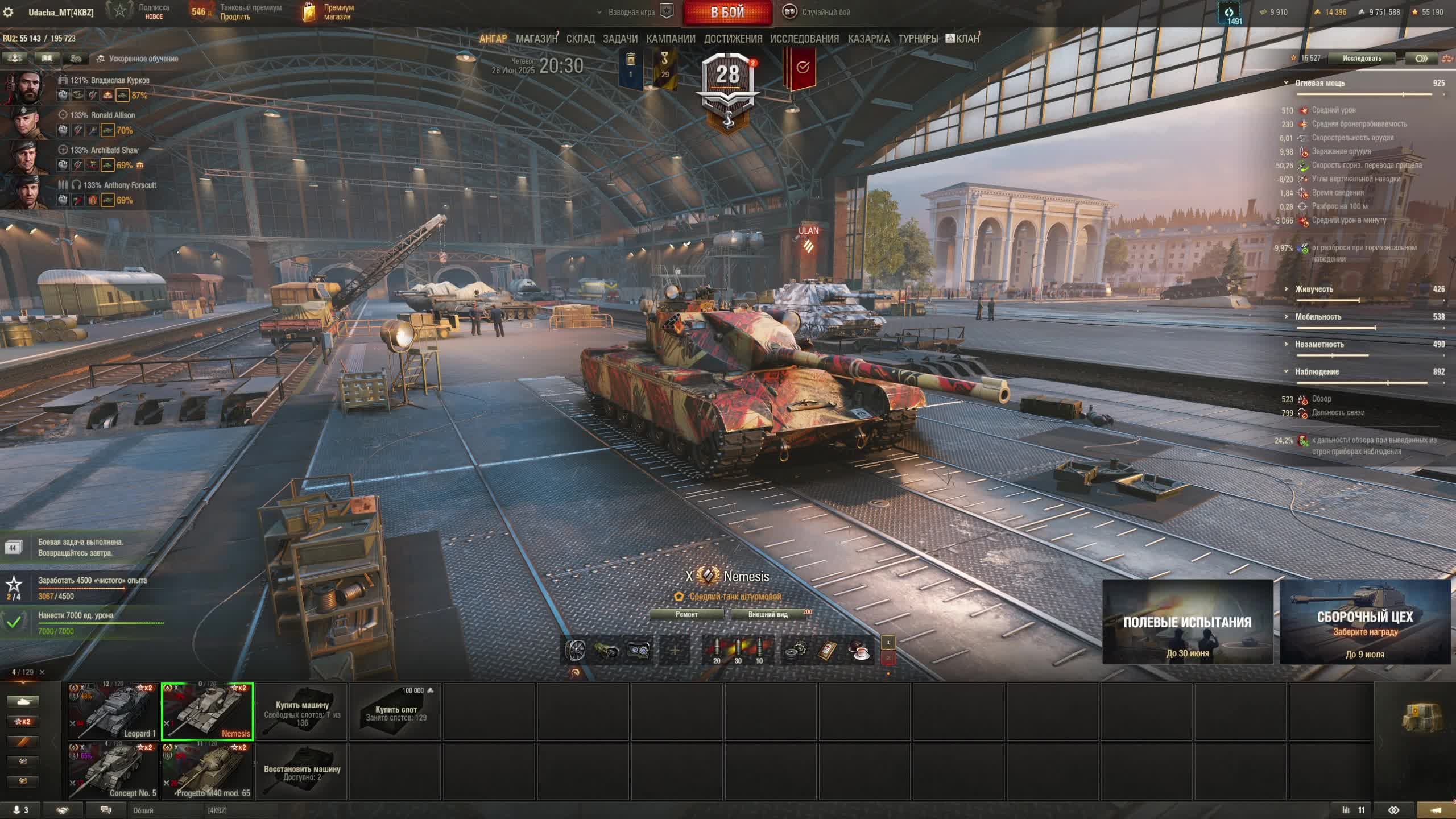Screen dimensions: 1456x819
Task: Open the КАЗАРМА barracks tab
Action: click(868, 39)
